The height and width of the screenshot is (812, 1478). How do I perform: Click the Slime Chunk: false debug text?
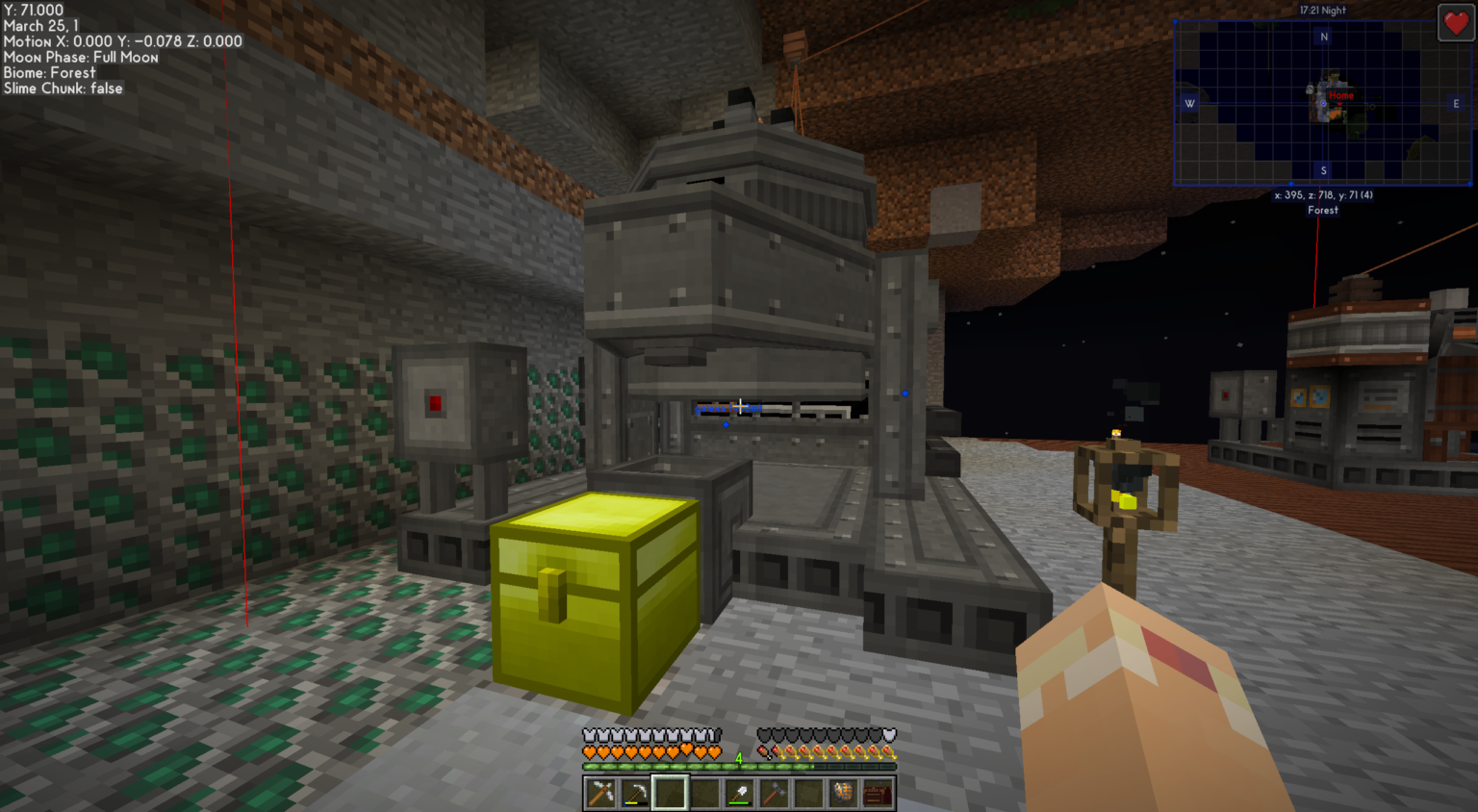pyautogui.click(x=62, y=88)
